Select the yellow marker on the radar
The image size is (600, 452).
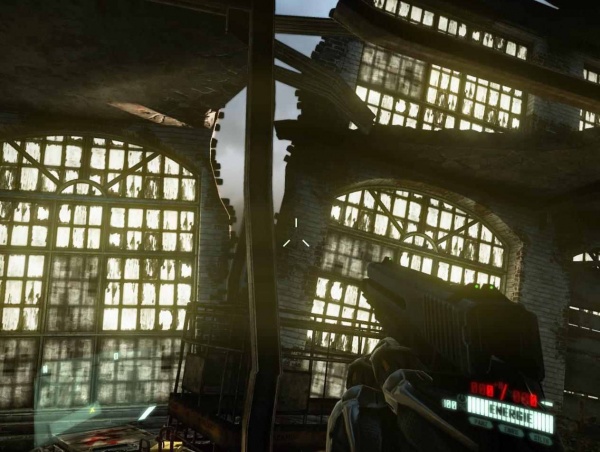click(x=92, y=408)
